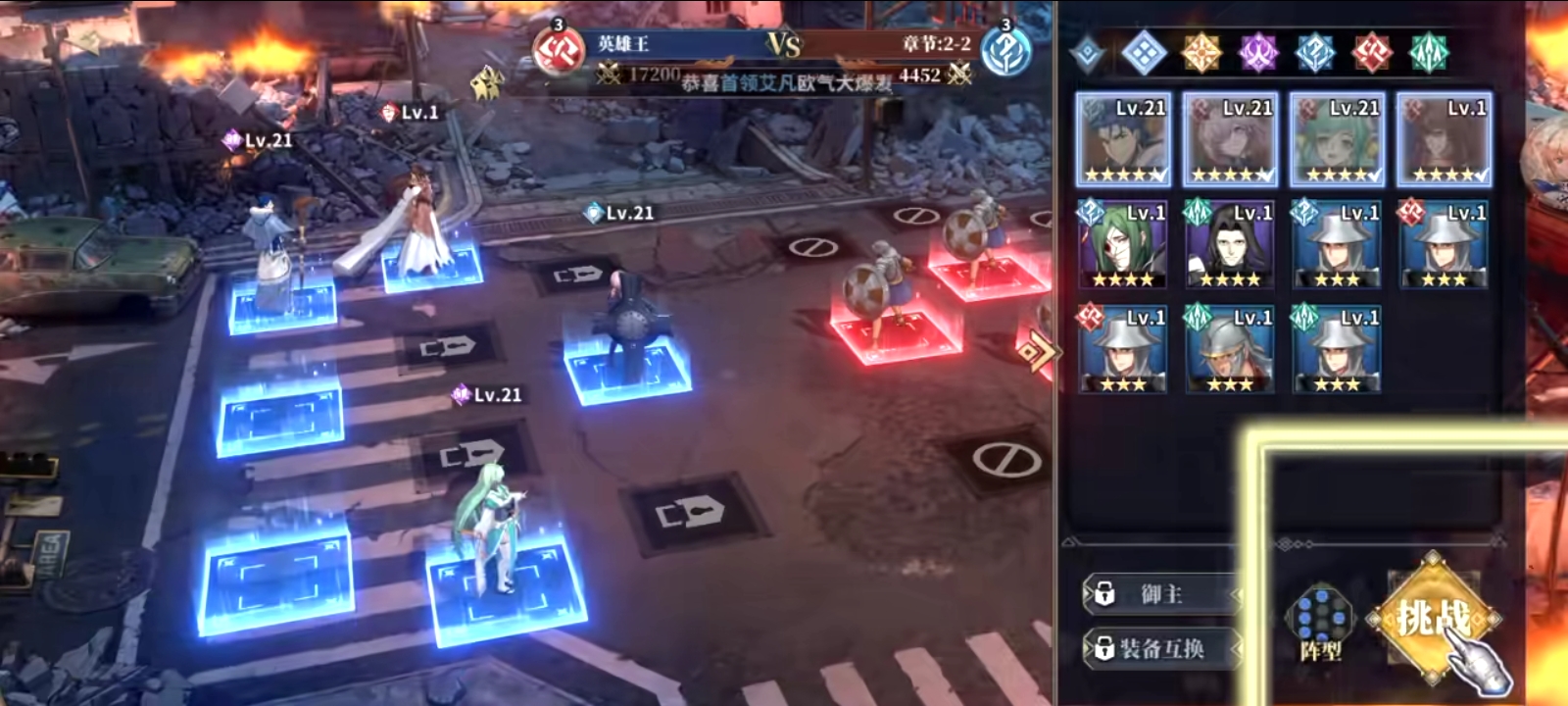Select the pink-haired Lv.21 hero portrait

click(1231, 140)
